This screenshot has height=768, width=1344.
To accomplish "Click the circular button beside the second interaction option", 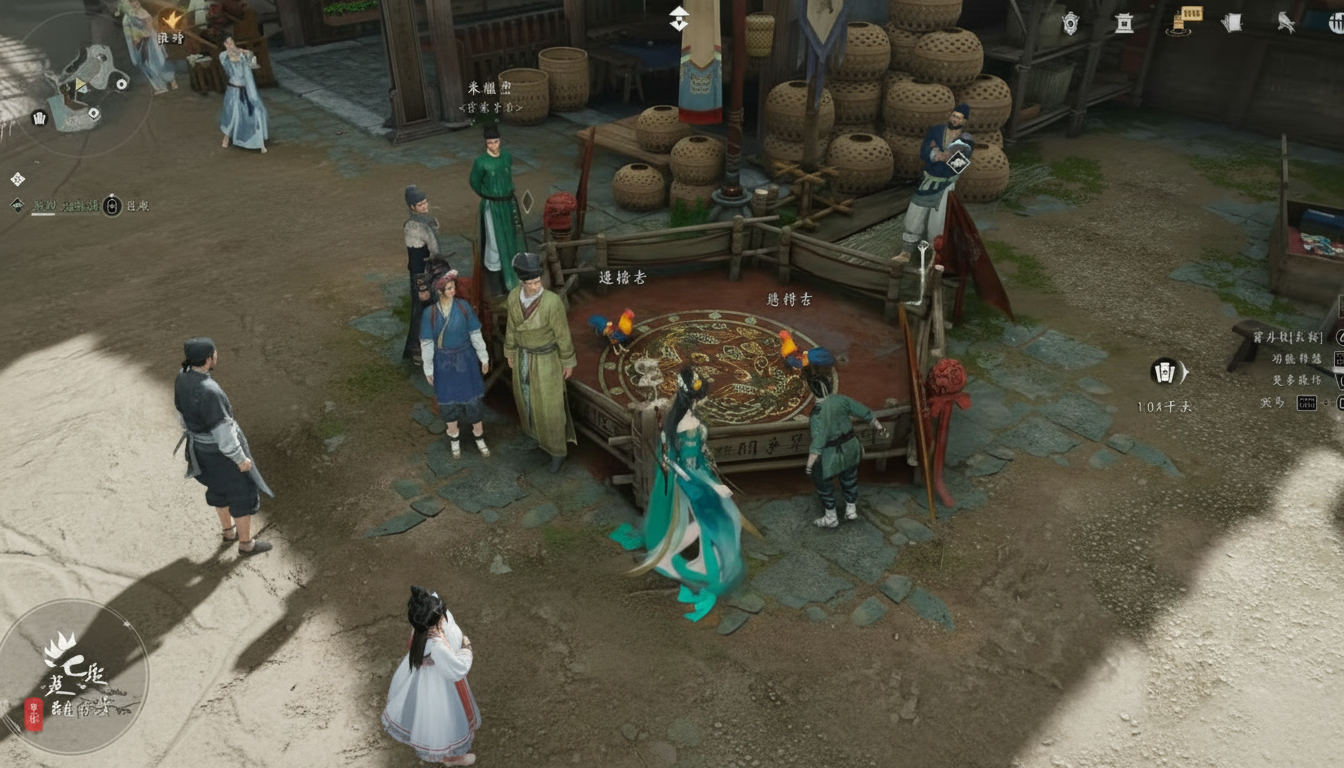I will tap(1340, 361).
